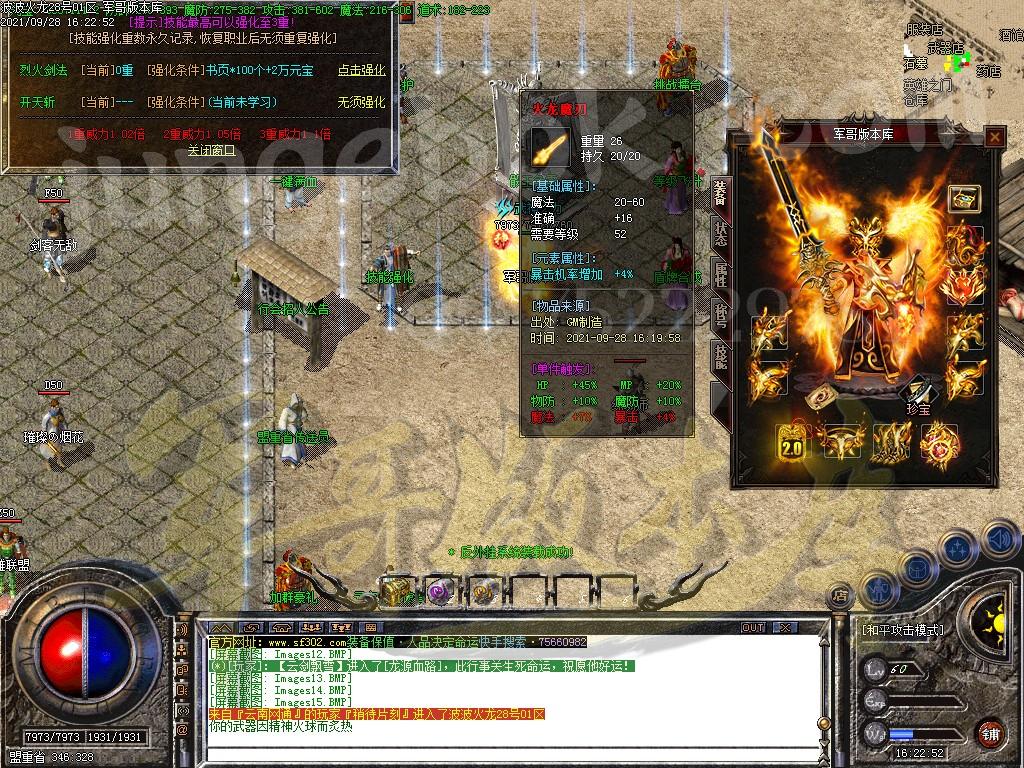Click the chat input field
Viewport: 1024px width, 768px height.
point(500,753)
